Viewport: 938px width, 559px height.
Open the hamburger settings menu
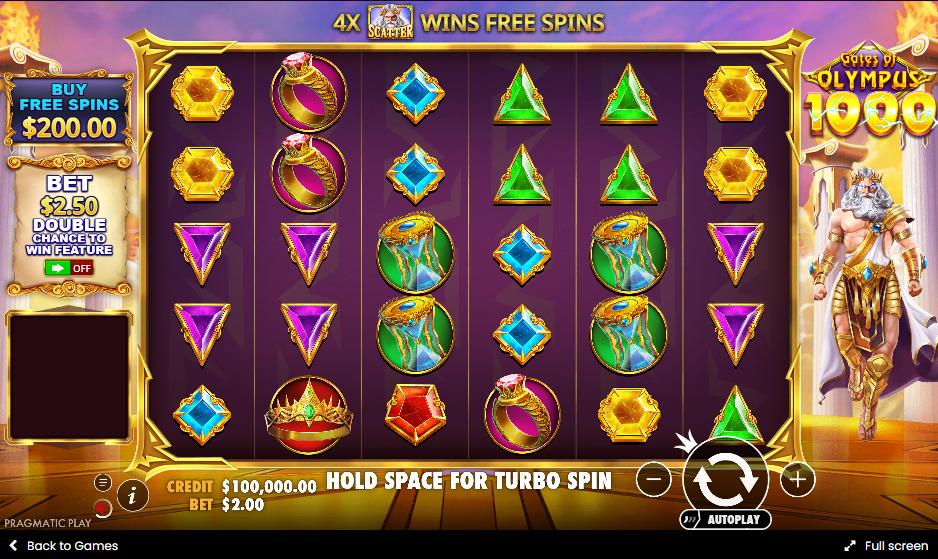tap(103, 482)
